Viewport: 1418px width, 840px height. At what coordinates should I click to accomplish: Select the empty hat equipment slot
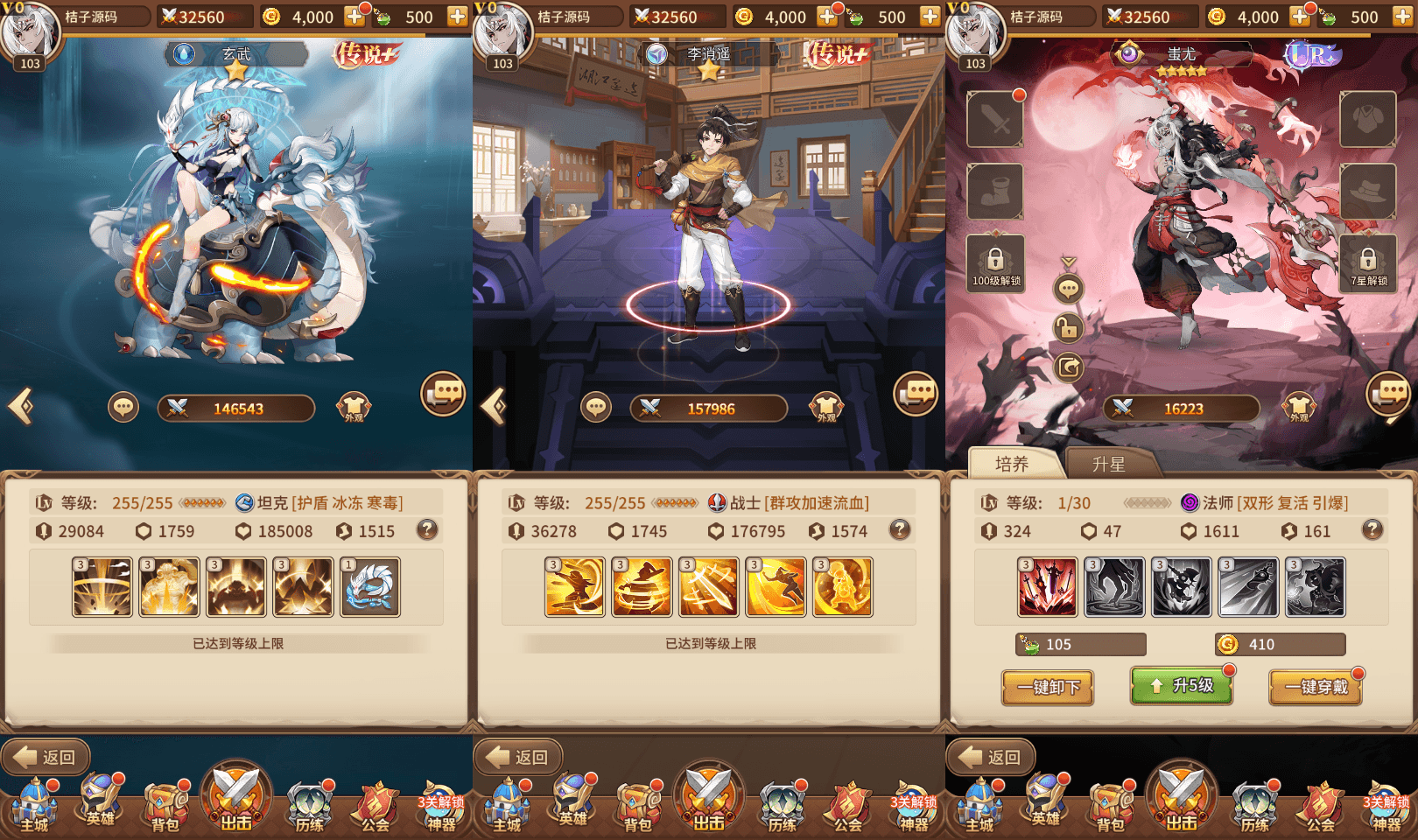click(x=1367, y=191)
